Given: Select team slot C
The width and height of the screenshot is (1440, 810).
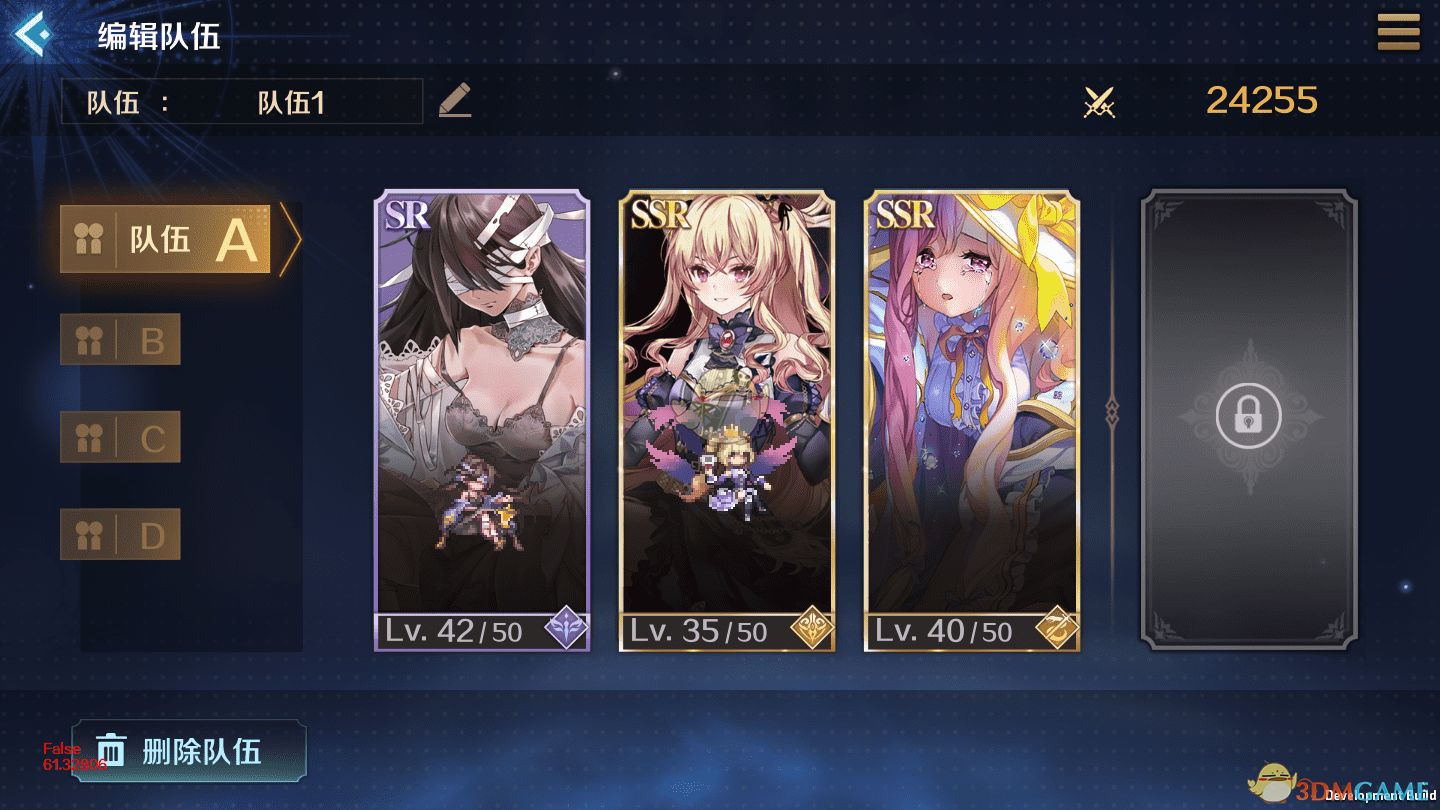Looking at the screenshot, I should [120, 437].
